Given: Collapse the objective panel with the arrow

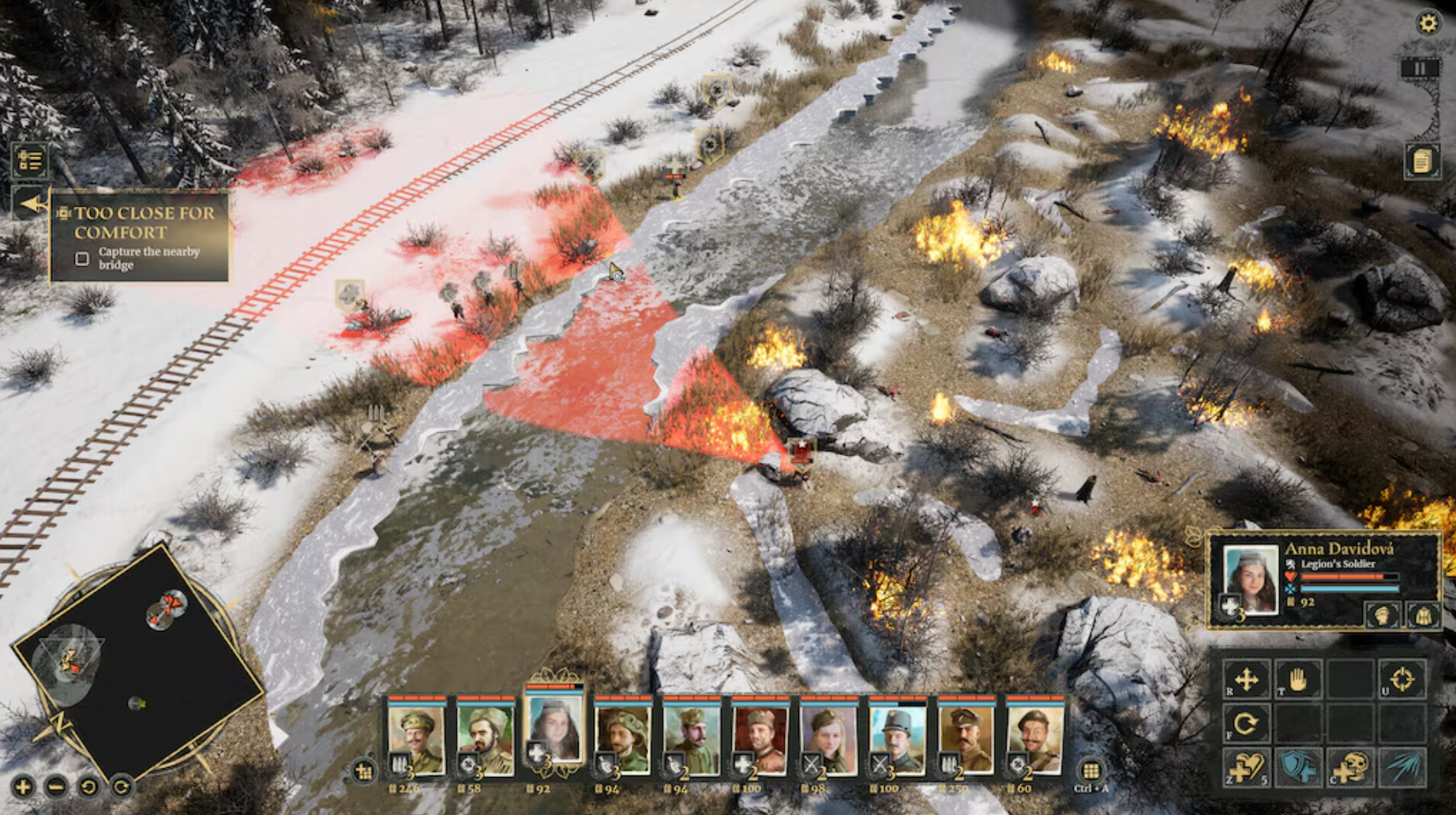Looking at the screenshot, I should (32, 204).
